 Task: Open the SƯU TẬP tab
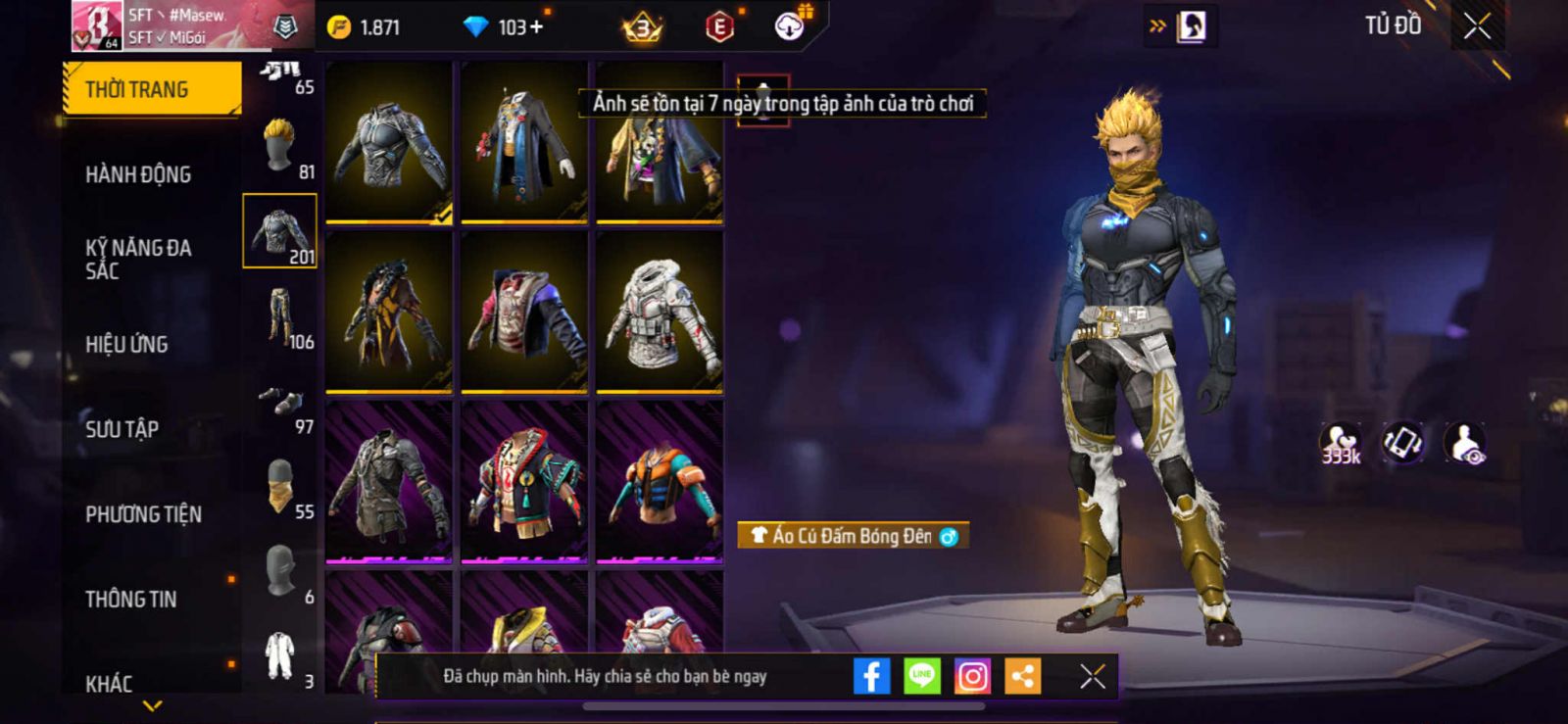pyautogui.click(x=122, y=429)
